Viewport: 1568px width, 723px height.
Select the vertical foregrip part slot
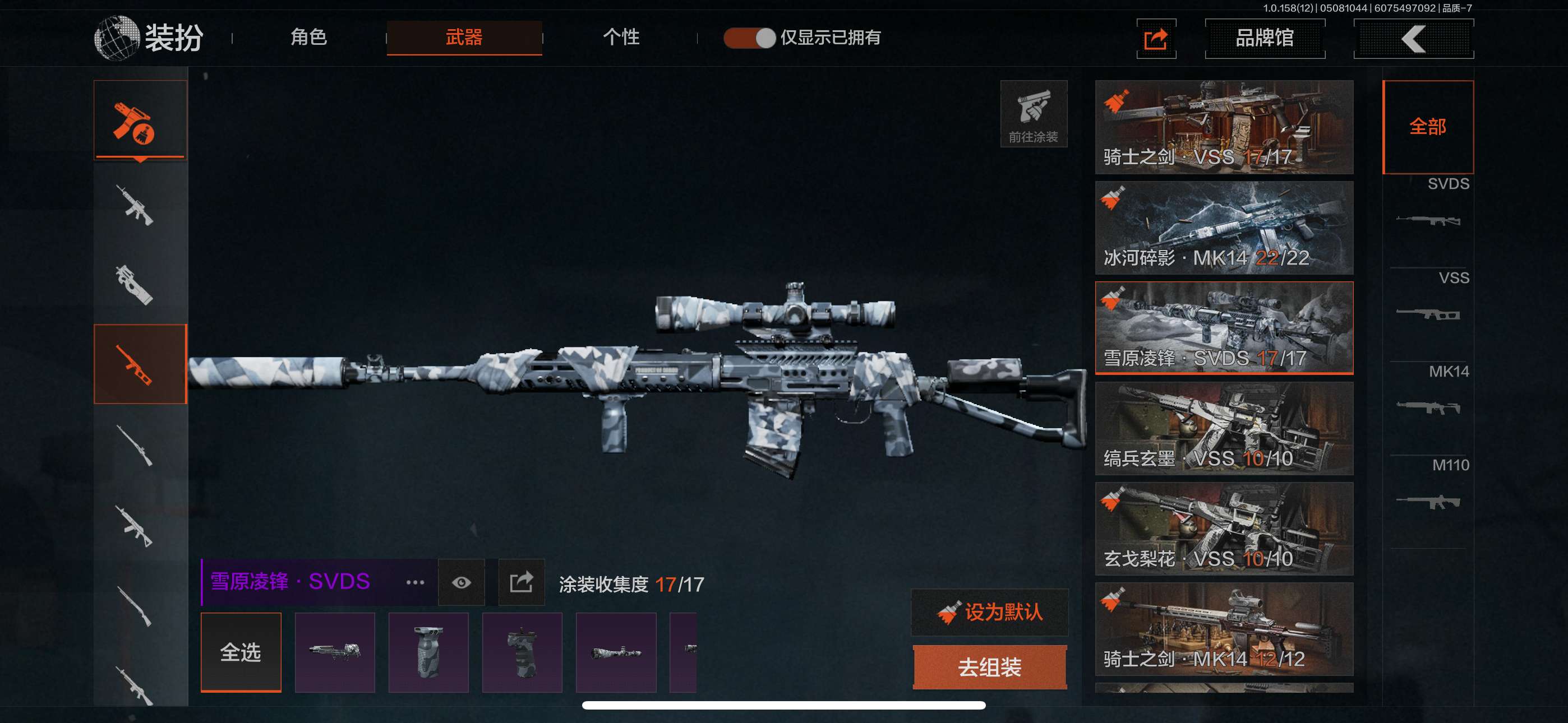pyautogui.click(x=428, y=652)
